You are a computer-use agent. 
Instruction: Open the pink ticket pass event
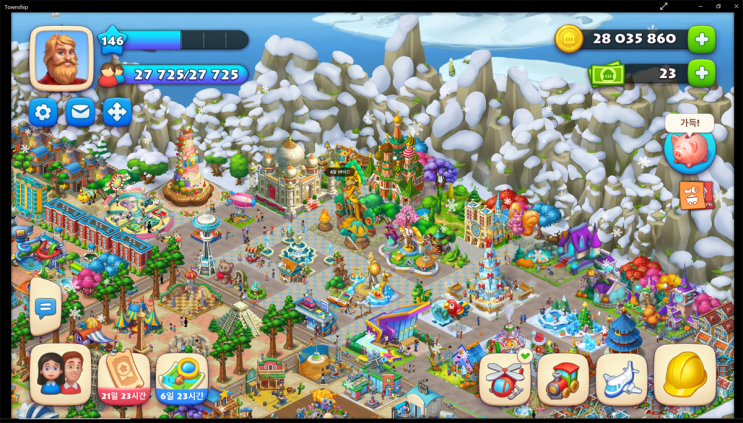click(x=124, y=376)
